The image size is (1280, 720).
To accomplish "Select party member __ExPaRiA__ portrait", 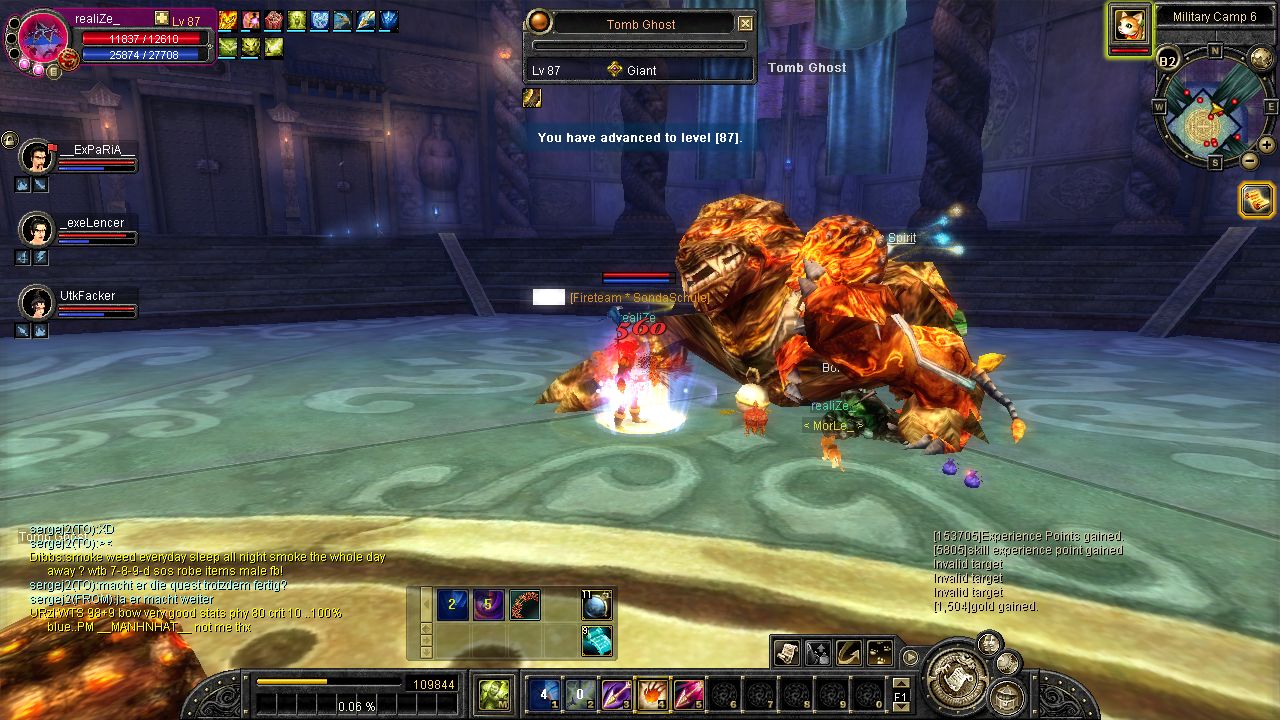I will coord(38,156).
